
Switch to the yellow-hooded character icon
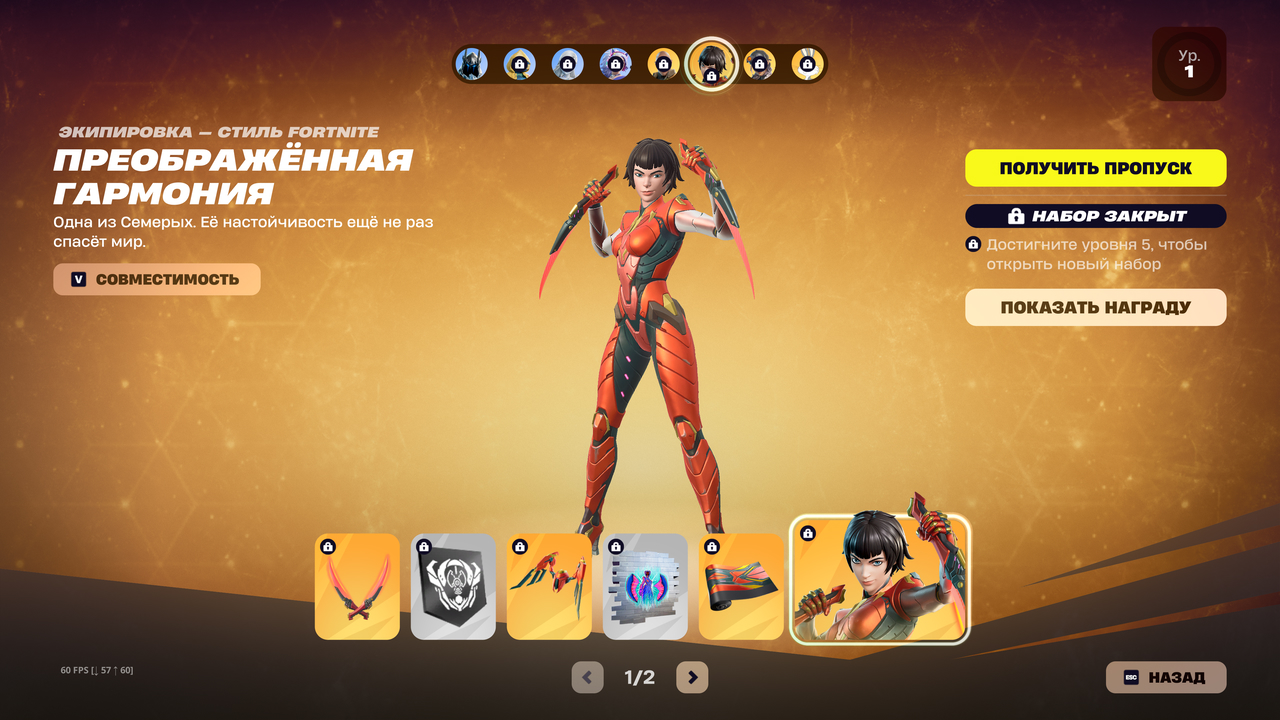coord(519,64)
